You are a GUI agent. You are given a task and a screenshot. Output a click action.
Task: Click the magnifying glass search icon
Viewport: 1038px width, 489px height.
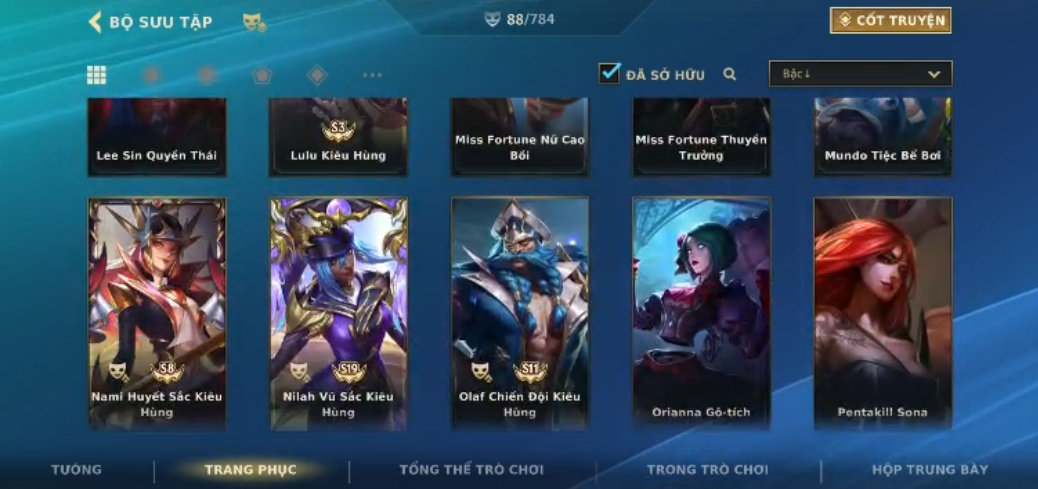click(x=730, y=74)
